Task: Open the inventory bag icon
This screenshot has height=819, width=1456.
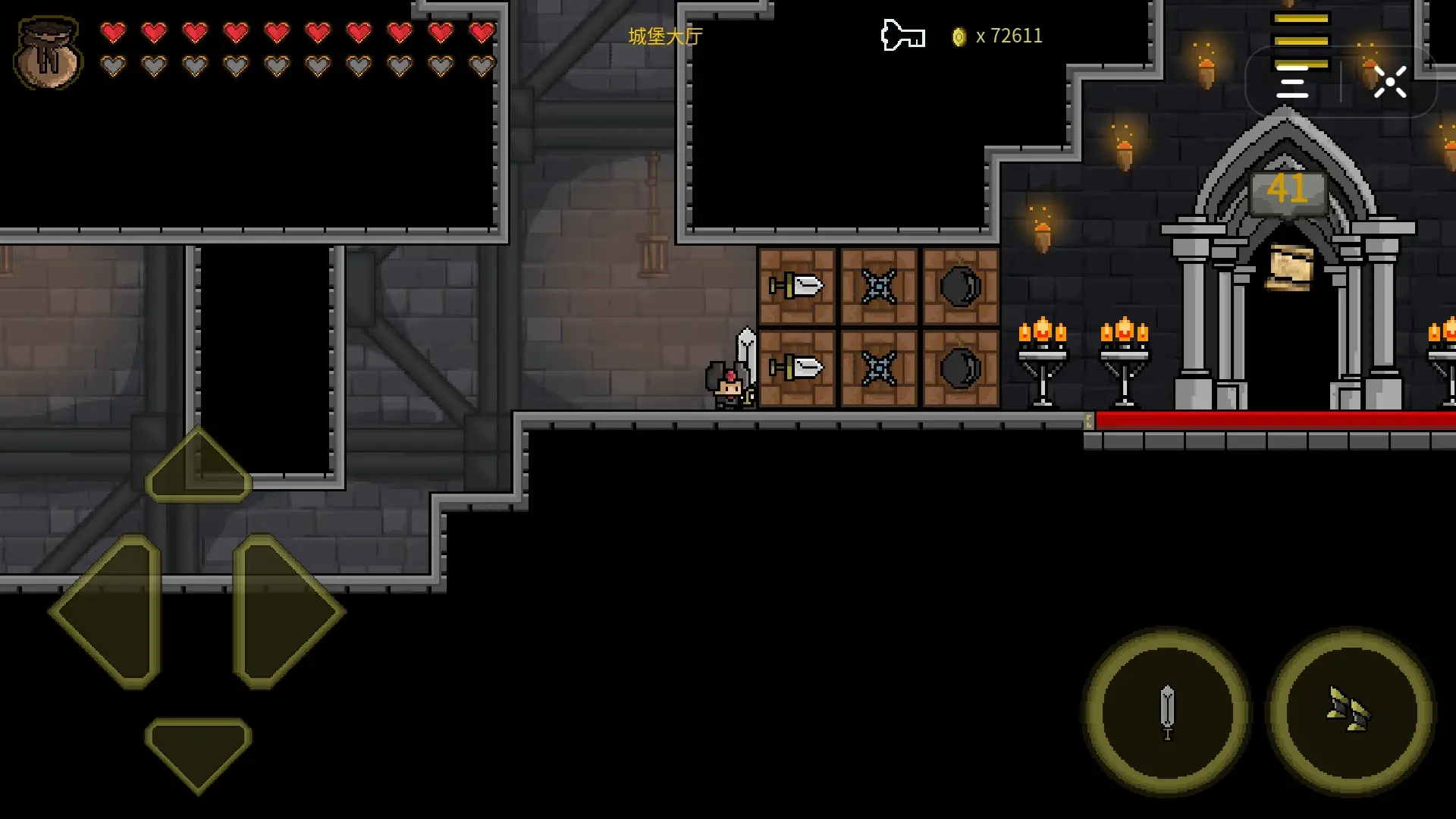Action: click(48, 53)
